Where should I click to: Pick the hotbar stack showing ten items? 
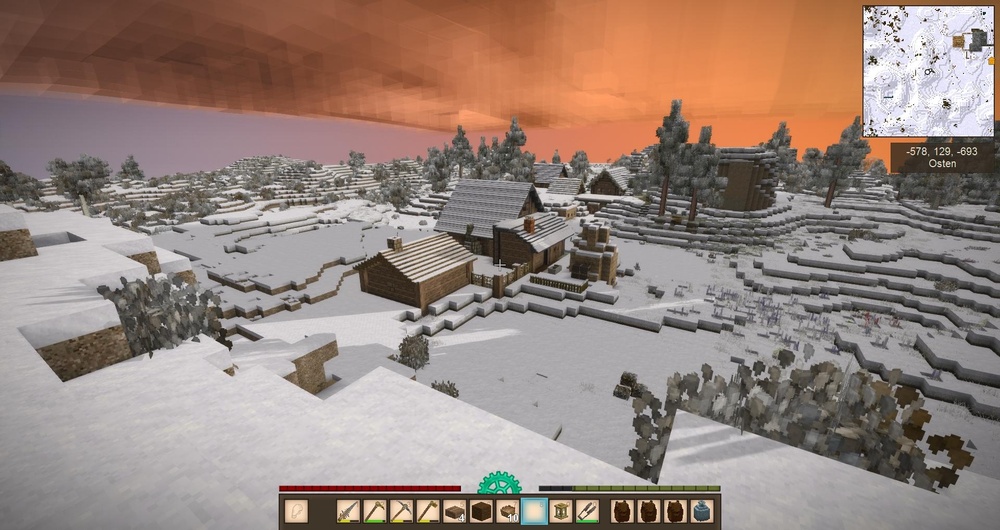tap(507, 511)
